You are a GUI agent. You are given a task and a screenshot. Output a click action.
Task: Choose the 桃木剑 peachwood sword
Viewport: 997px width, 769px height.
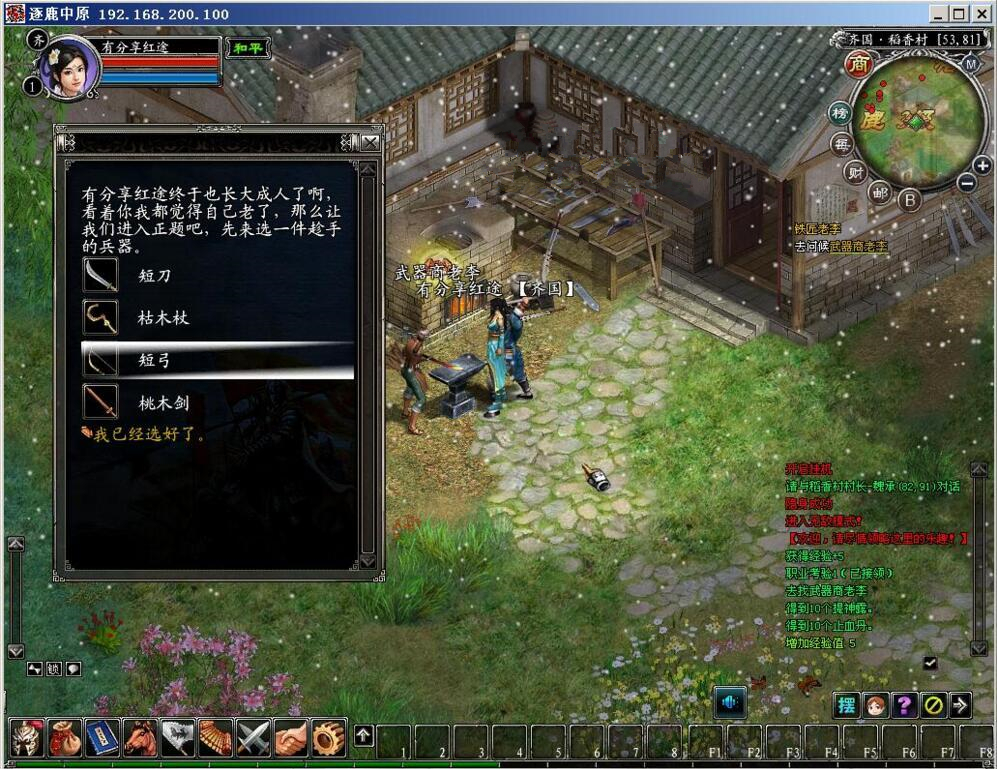[x=163, y=404]
